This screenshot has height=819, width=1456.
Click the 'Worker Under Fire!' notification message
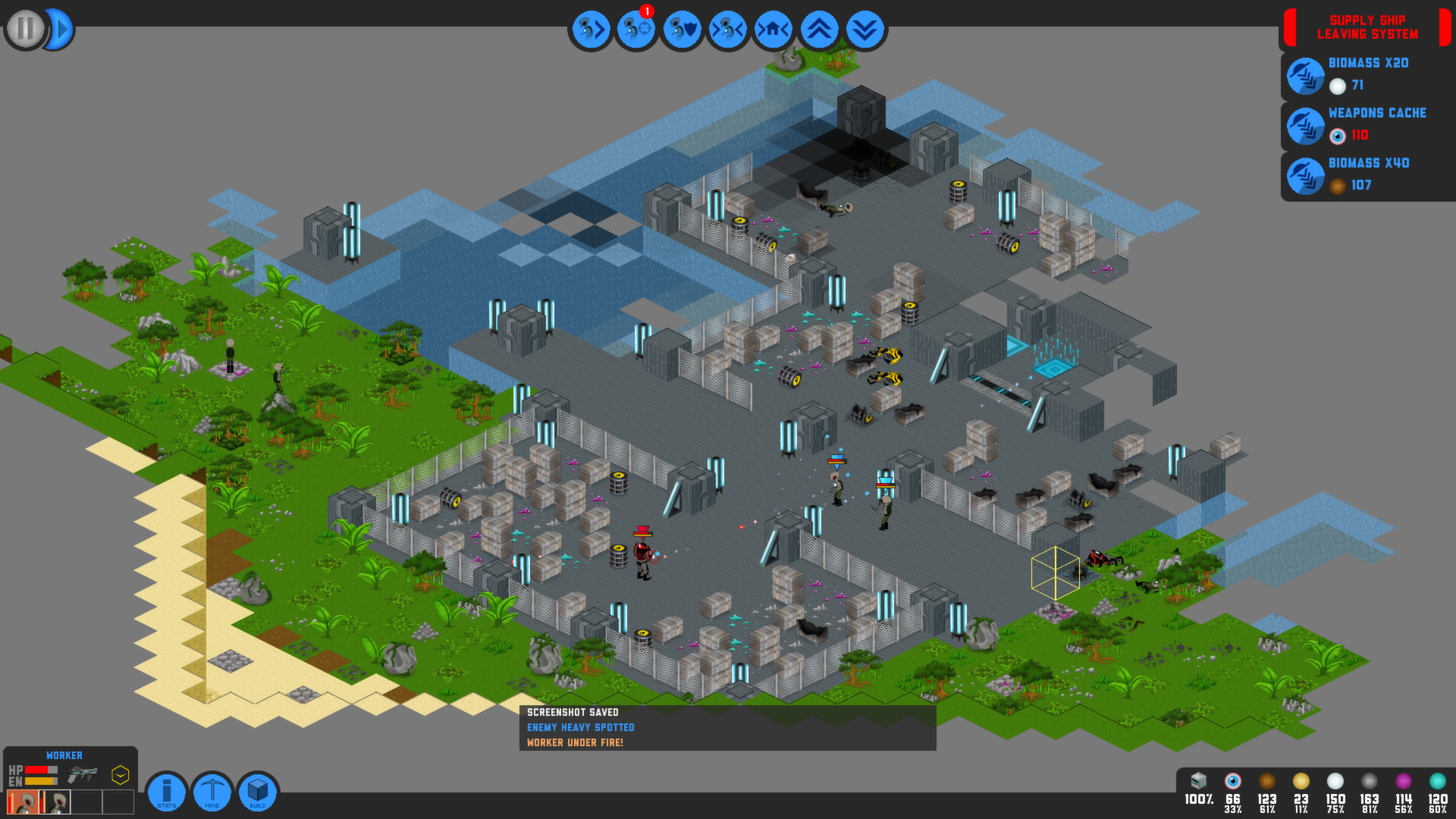point(576,742)
